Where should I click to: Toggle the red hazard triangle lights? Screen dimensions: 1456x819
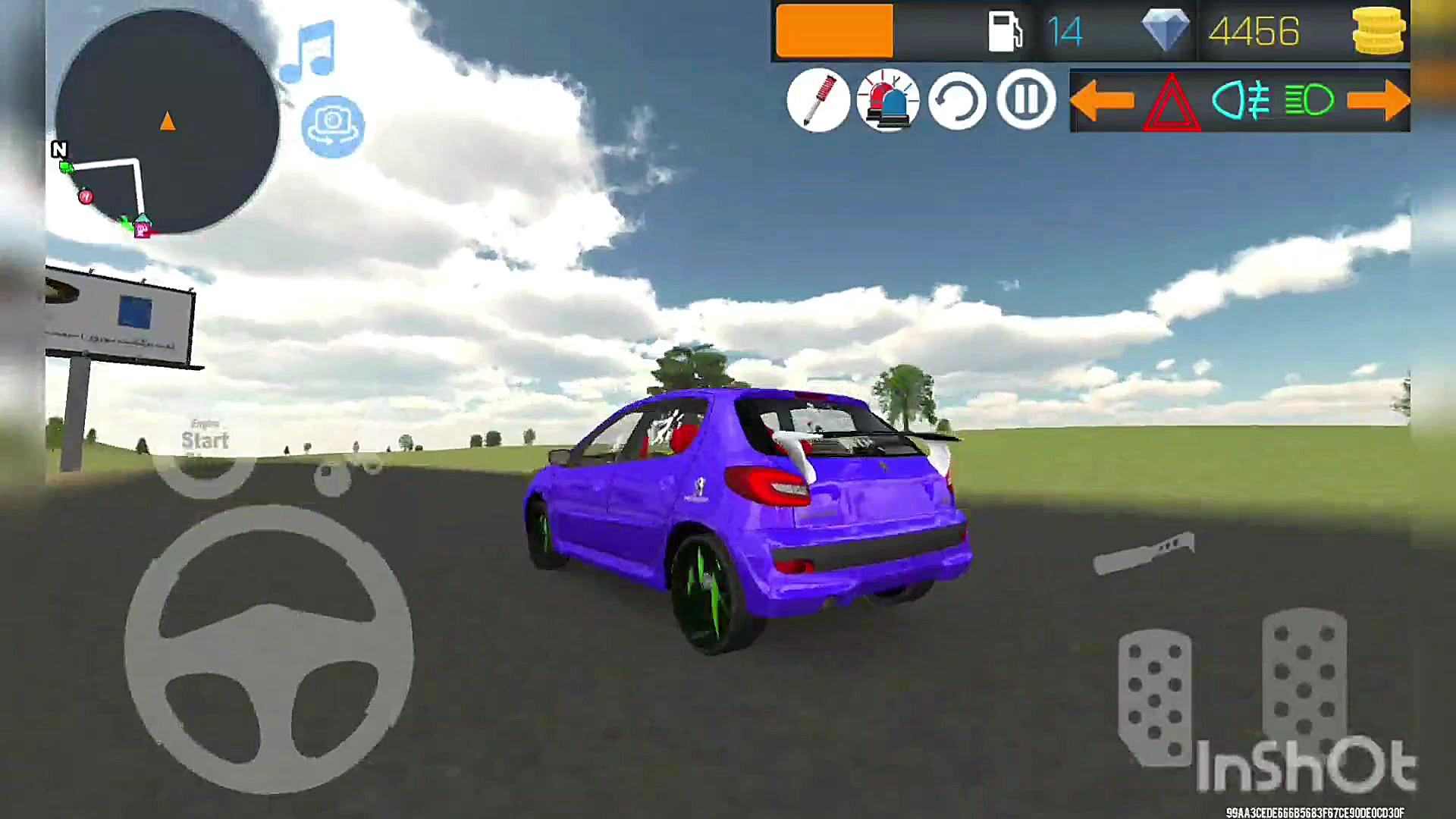pos(1172,102)
